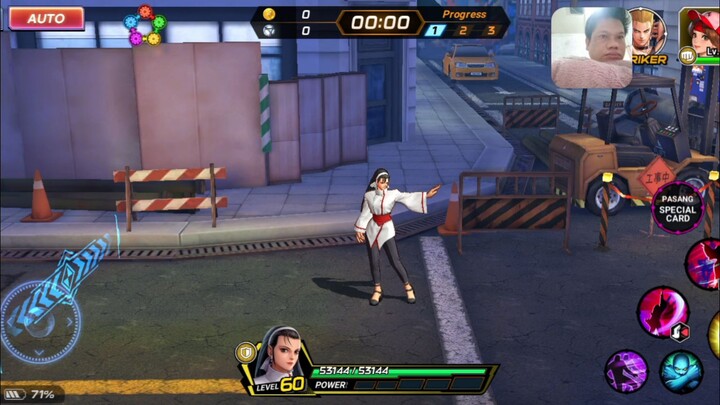
Task: Toggle the AUTO battle button
Action: click(x=46, y=18)
